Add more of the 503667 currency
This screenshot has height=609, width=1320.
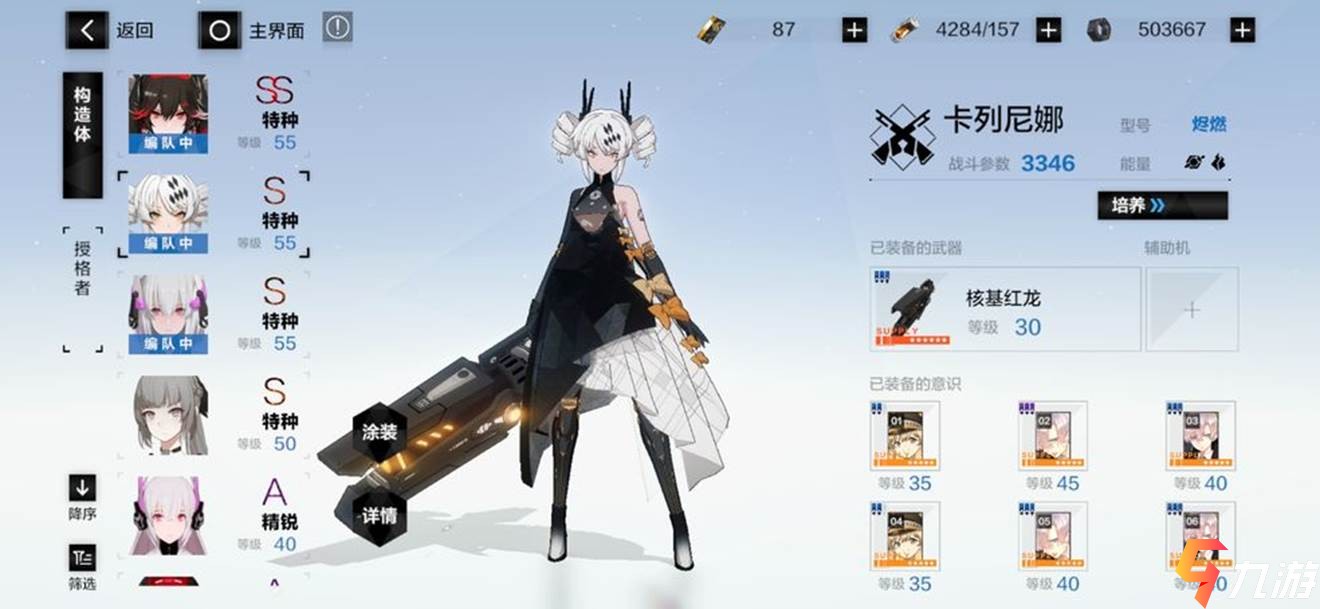[1241, 30]
